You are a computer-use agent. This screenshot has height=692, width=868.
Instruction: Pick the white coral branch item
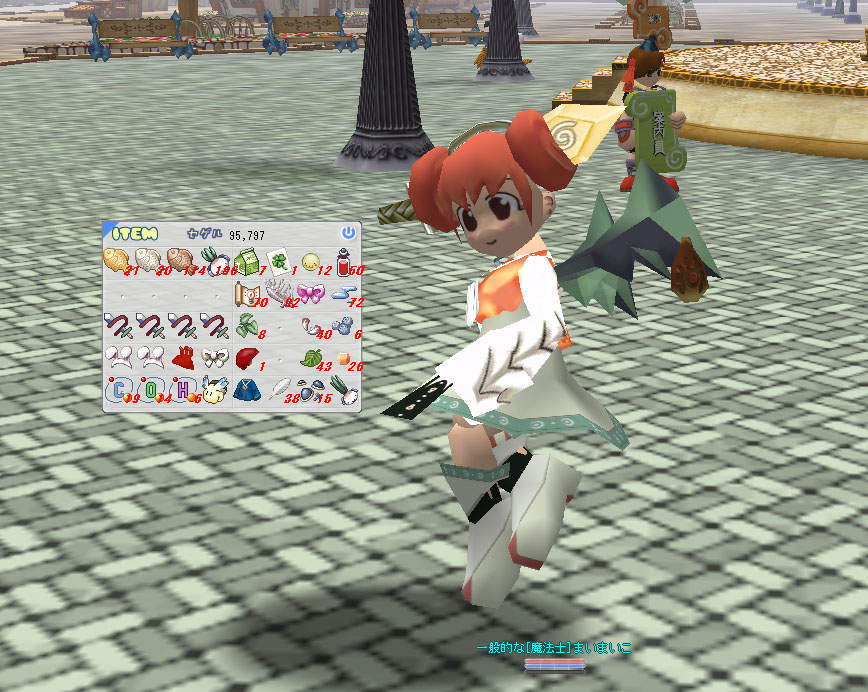[x=278, y=293]
